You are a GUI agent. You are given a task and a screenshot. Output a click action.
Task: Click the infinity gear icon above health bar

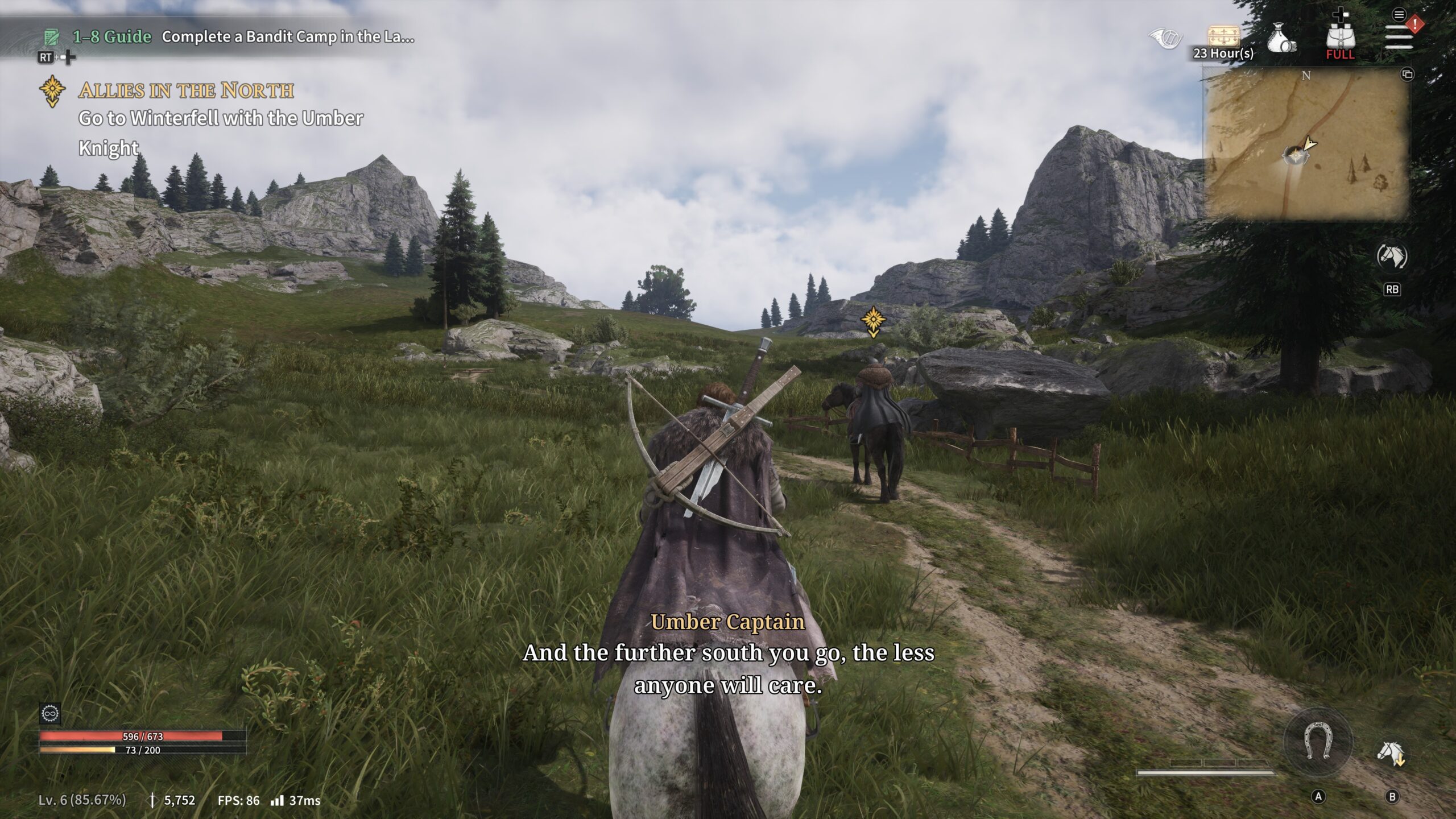(50, 713)
